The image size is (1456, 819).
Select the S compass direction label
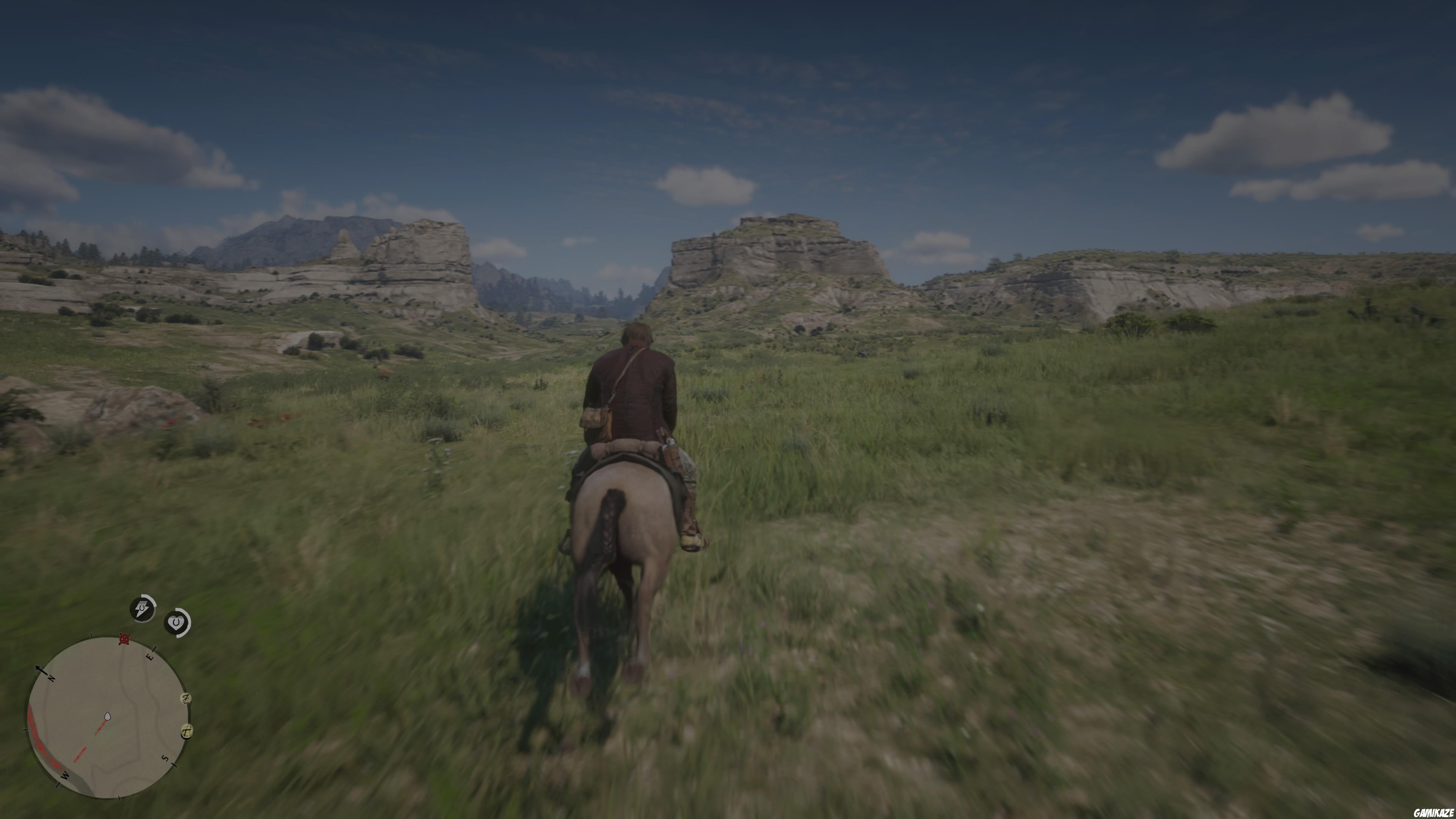165,758
